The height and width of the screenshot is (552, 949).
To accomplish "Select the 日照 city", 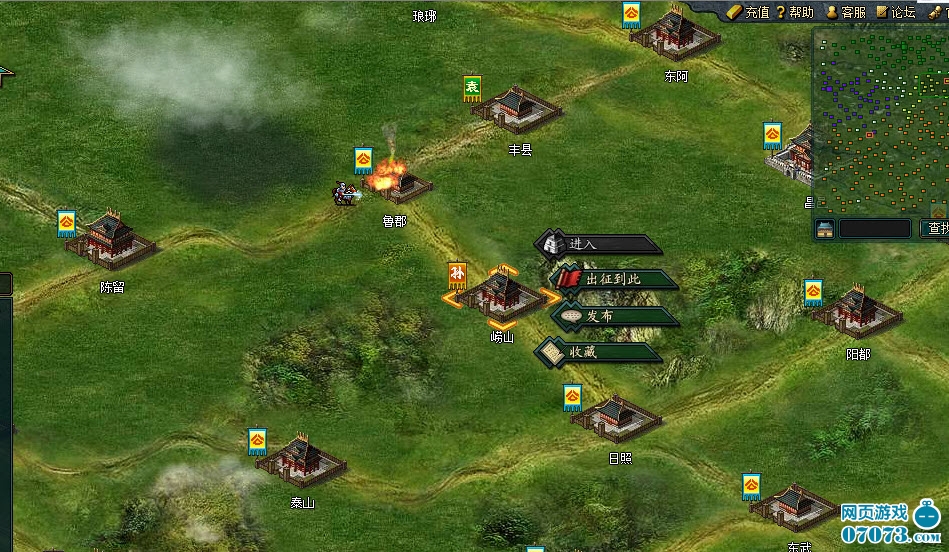I will tap(618, 418).
